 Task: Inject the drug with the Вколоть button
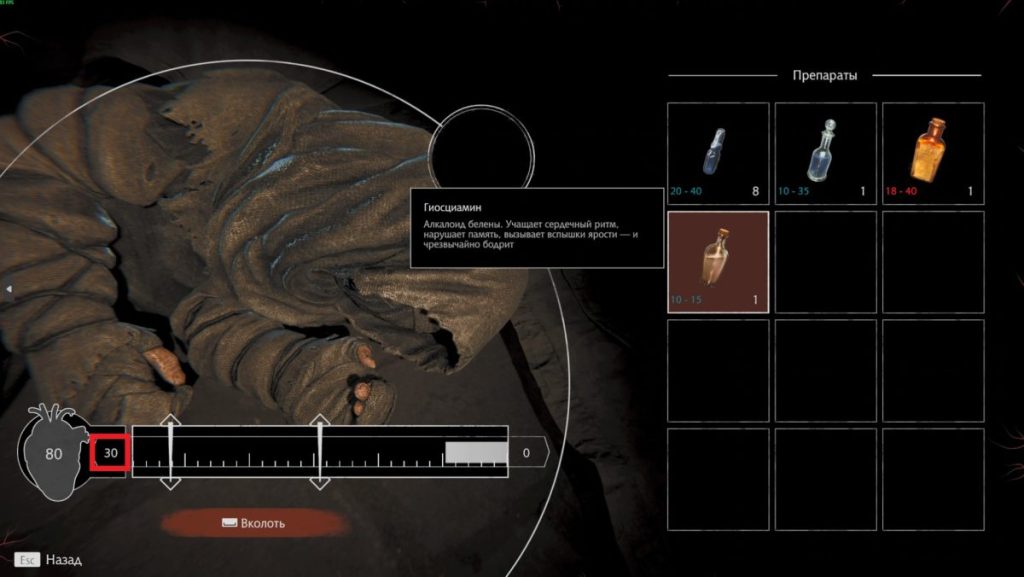pos(254,522)
